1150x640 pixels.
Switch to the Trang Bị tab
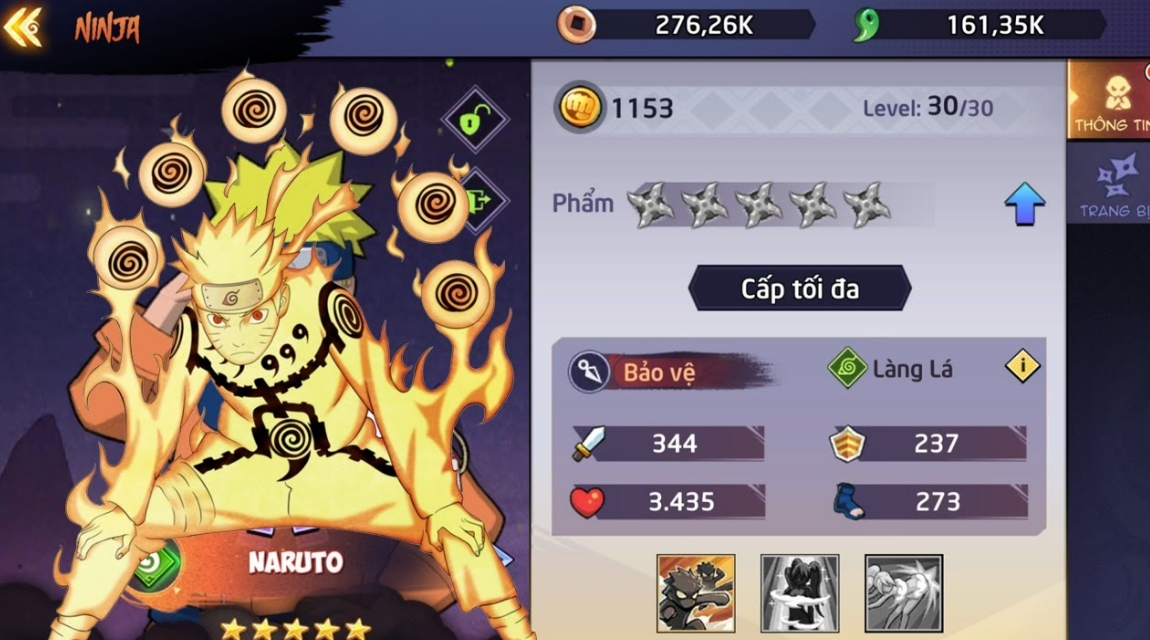1112,185
